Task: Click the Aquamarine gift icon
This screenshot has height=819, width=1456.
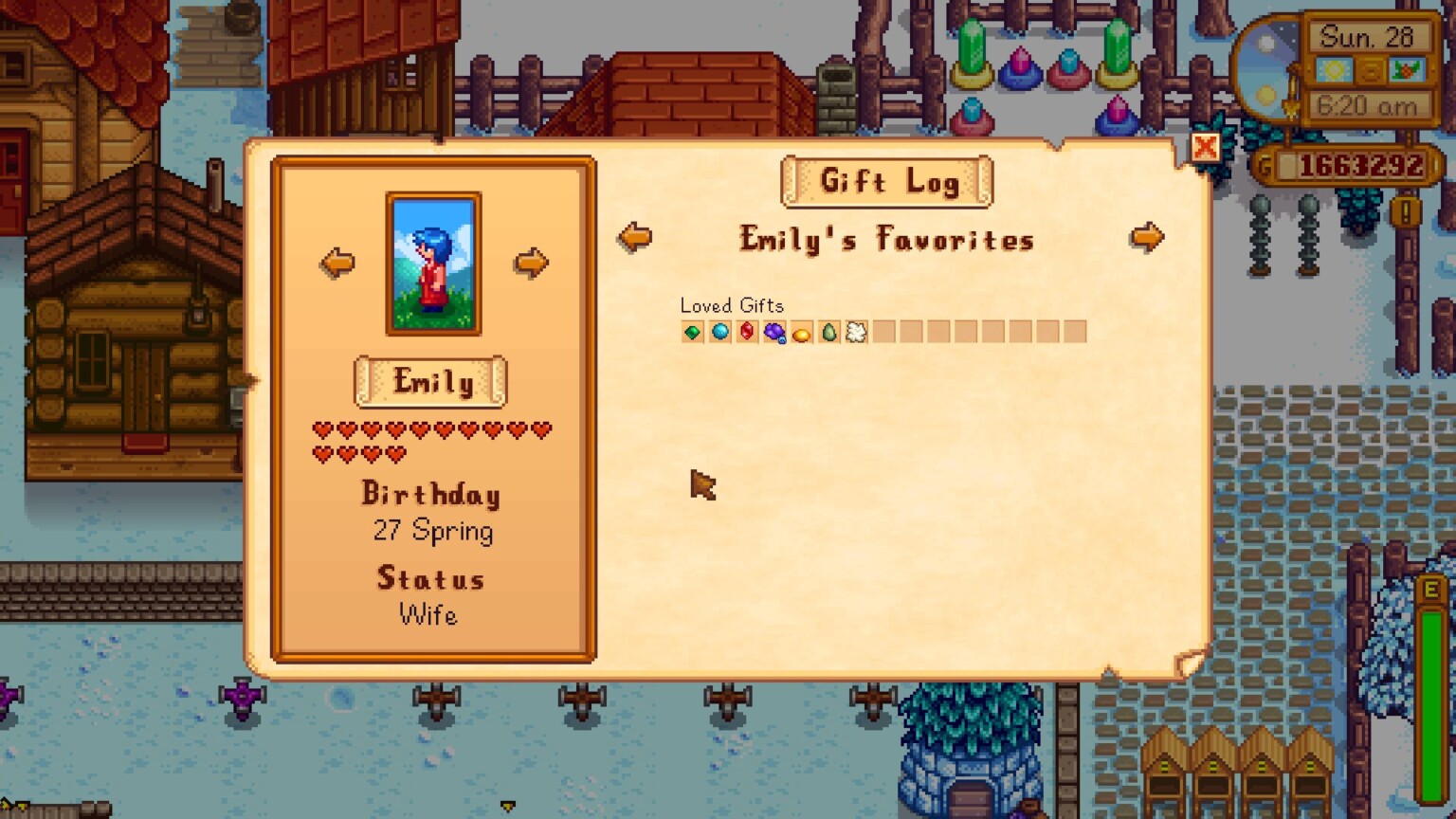Action: point(719,332)
